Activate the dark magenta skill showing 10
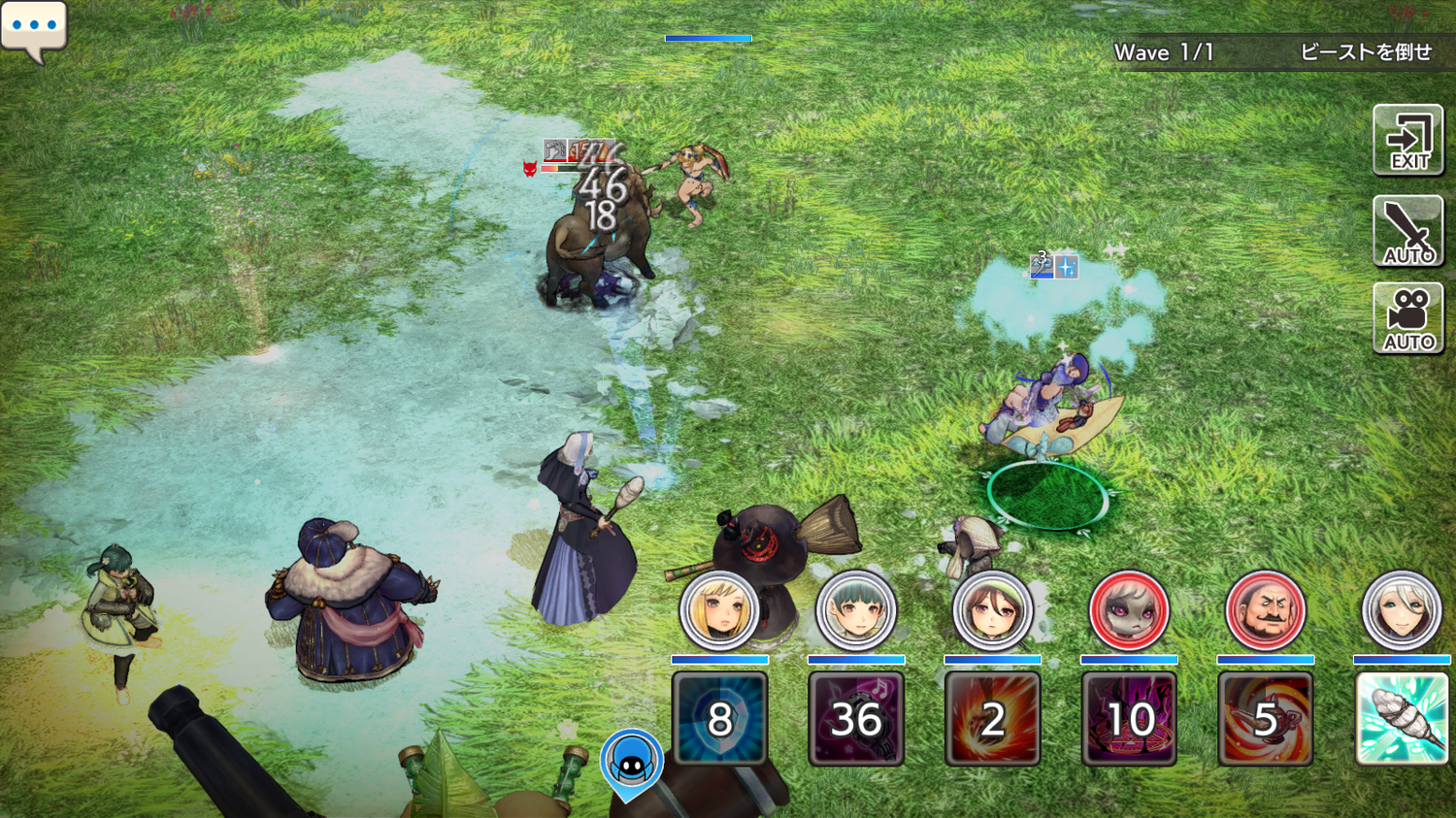 coord(1129,719)
